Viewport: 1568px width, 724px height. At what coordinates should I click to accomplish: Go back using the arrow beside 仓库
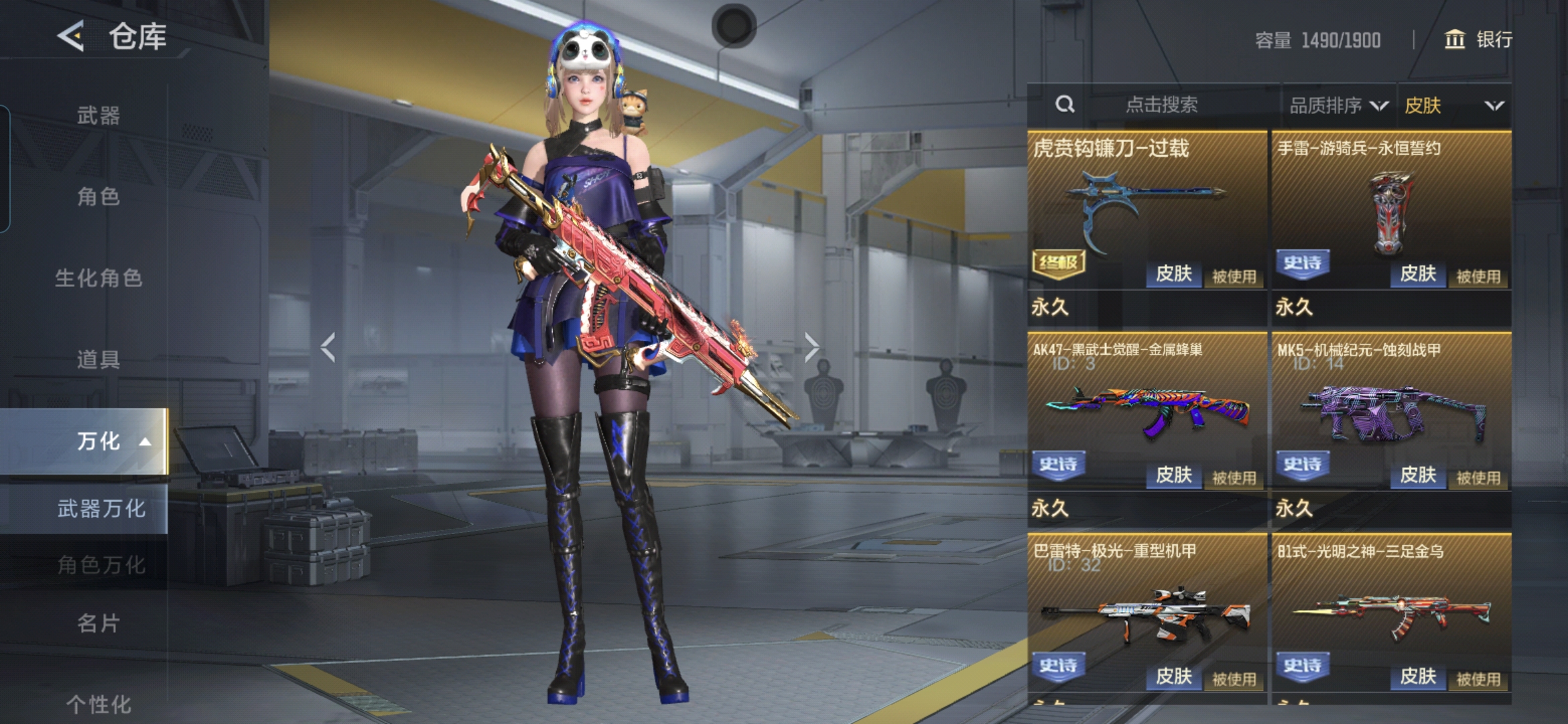pos(71,36)
